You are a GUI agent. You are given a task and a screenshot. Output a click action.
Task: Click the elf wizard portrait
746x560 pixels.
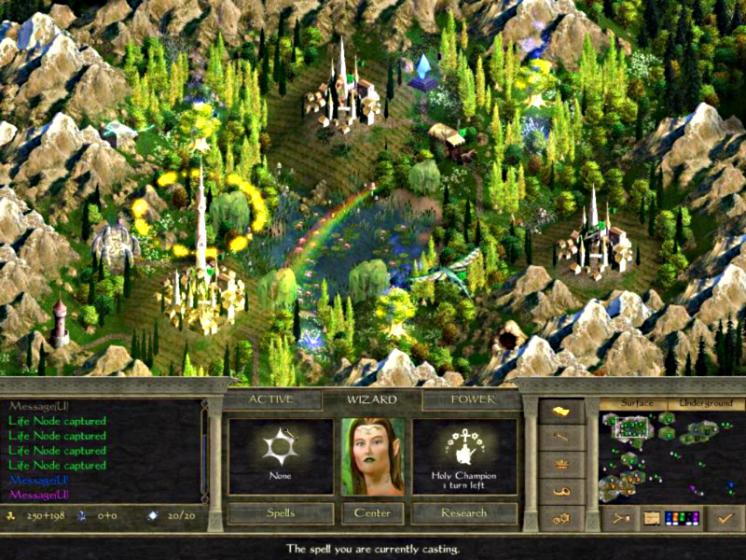[x=372, y=456]
